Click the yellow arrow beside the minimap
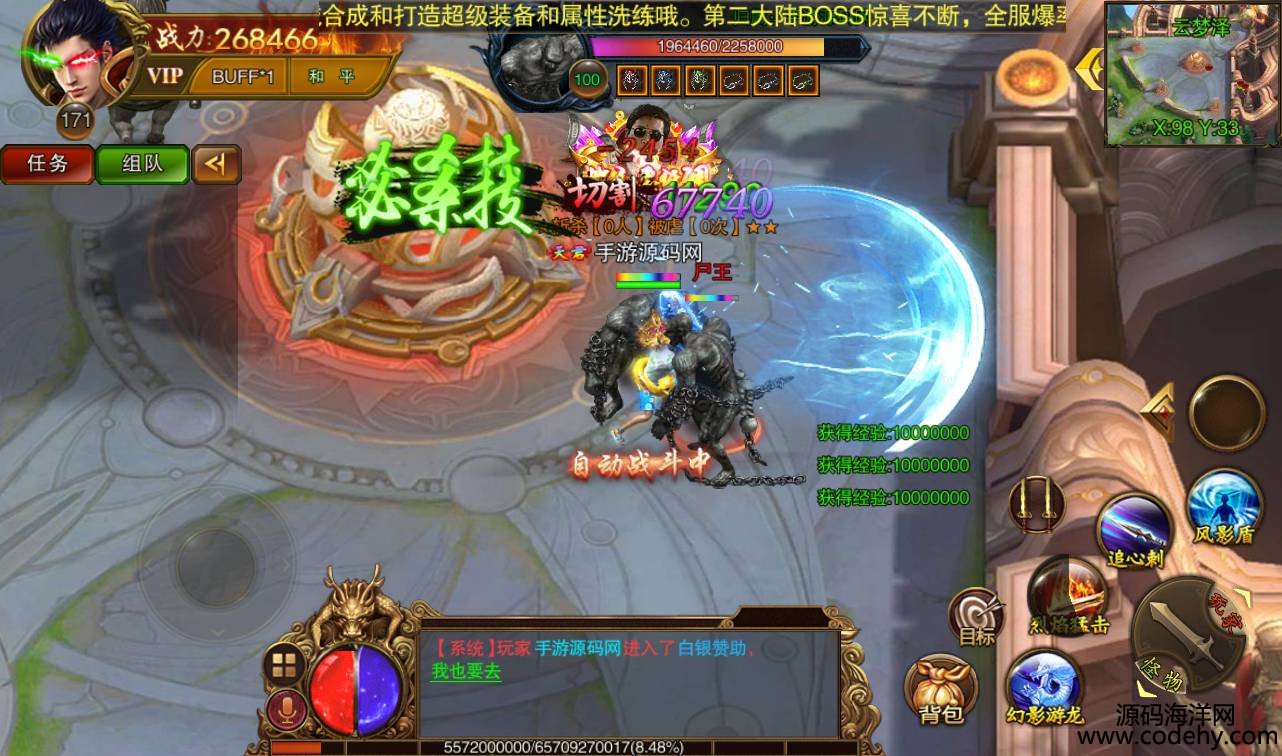The image size is (1282, 756). [1088, 67]
